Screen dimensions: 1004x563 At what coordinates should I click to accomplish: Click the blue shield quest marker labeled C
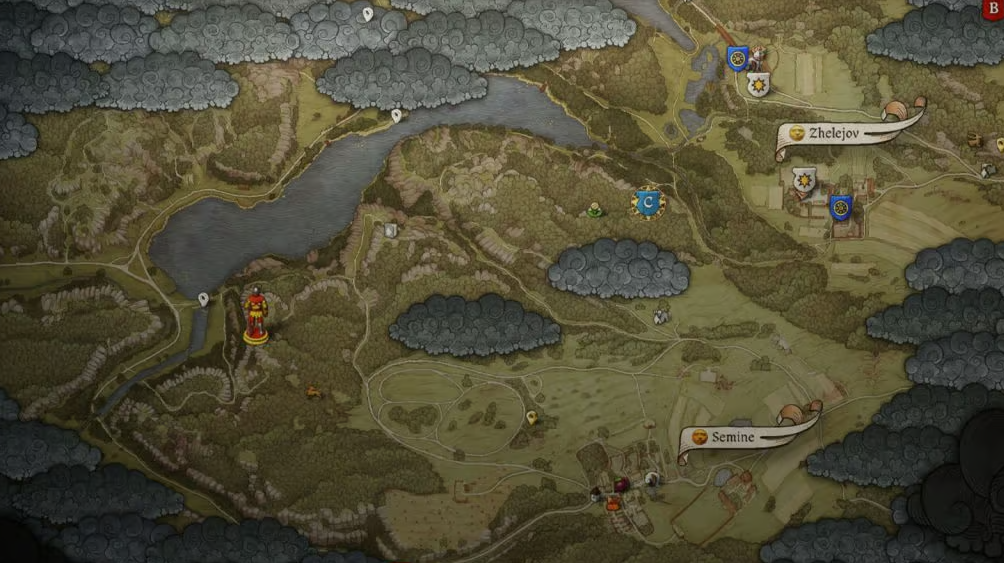(648, 202)
